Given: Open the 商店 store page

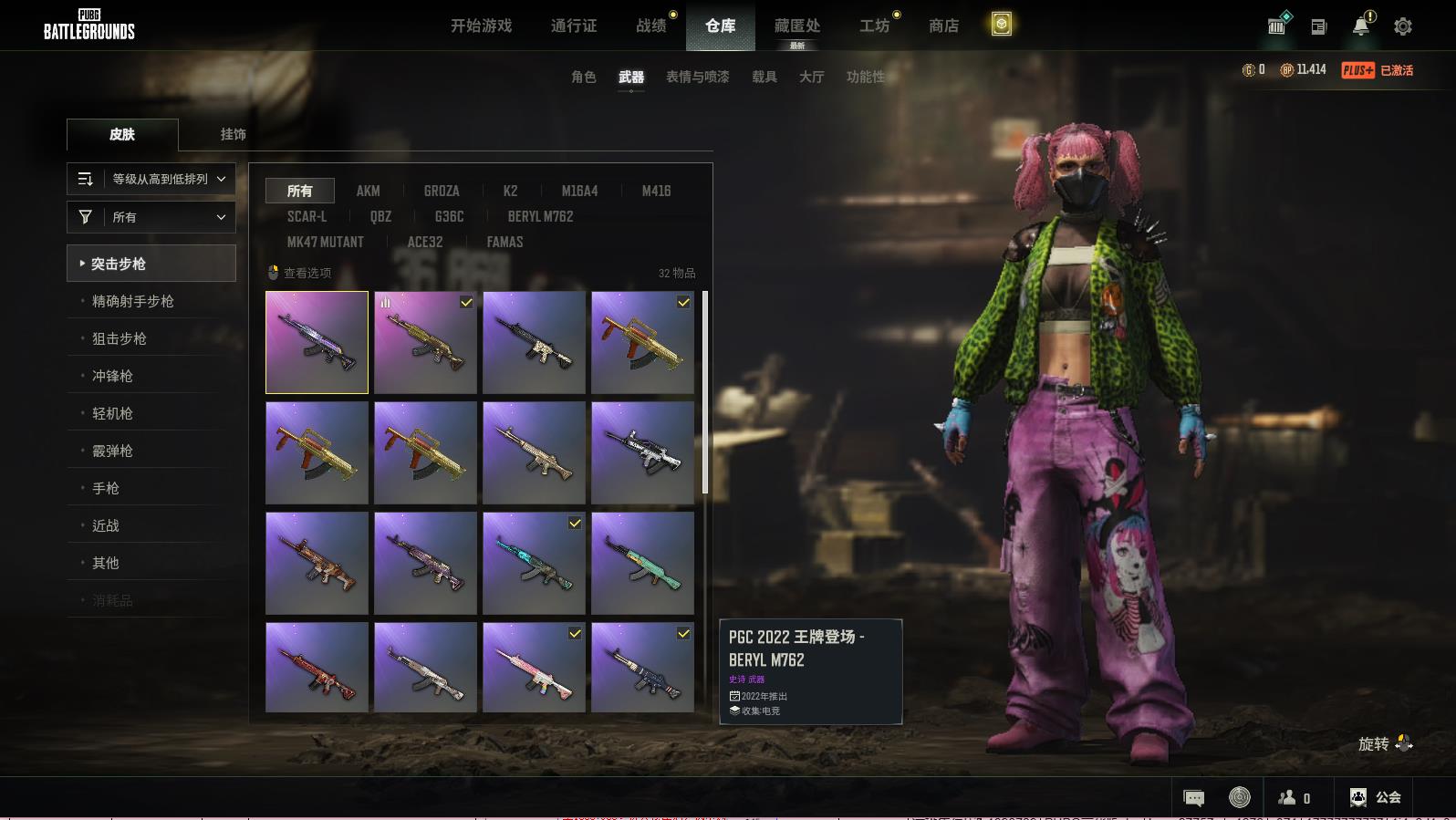Looking at the screenshot, I should [943, 26].
